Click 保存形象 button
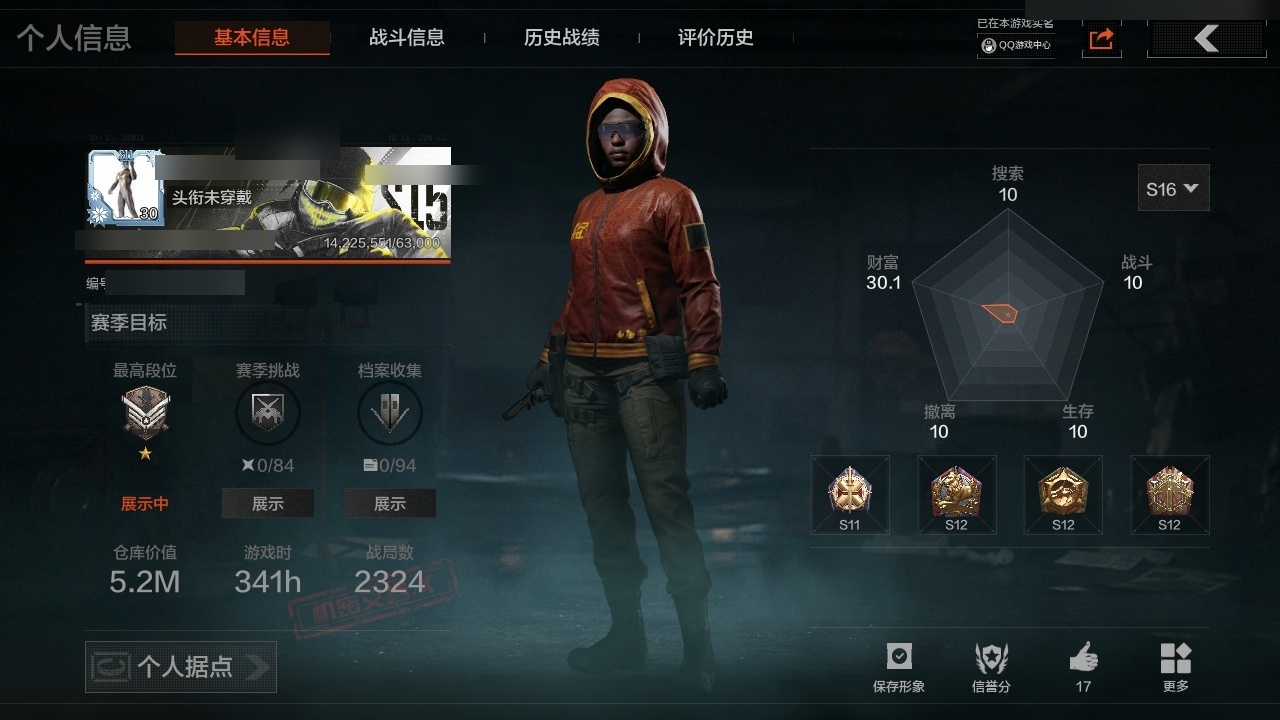This screenshot has width=1280, height=720. tap(899, 667)
